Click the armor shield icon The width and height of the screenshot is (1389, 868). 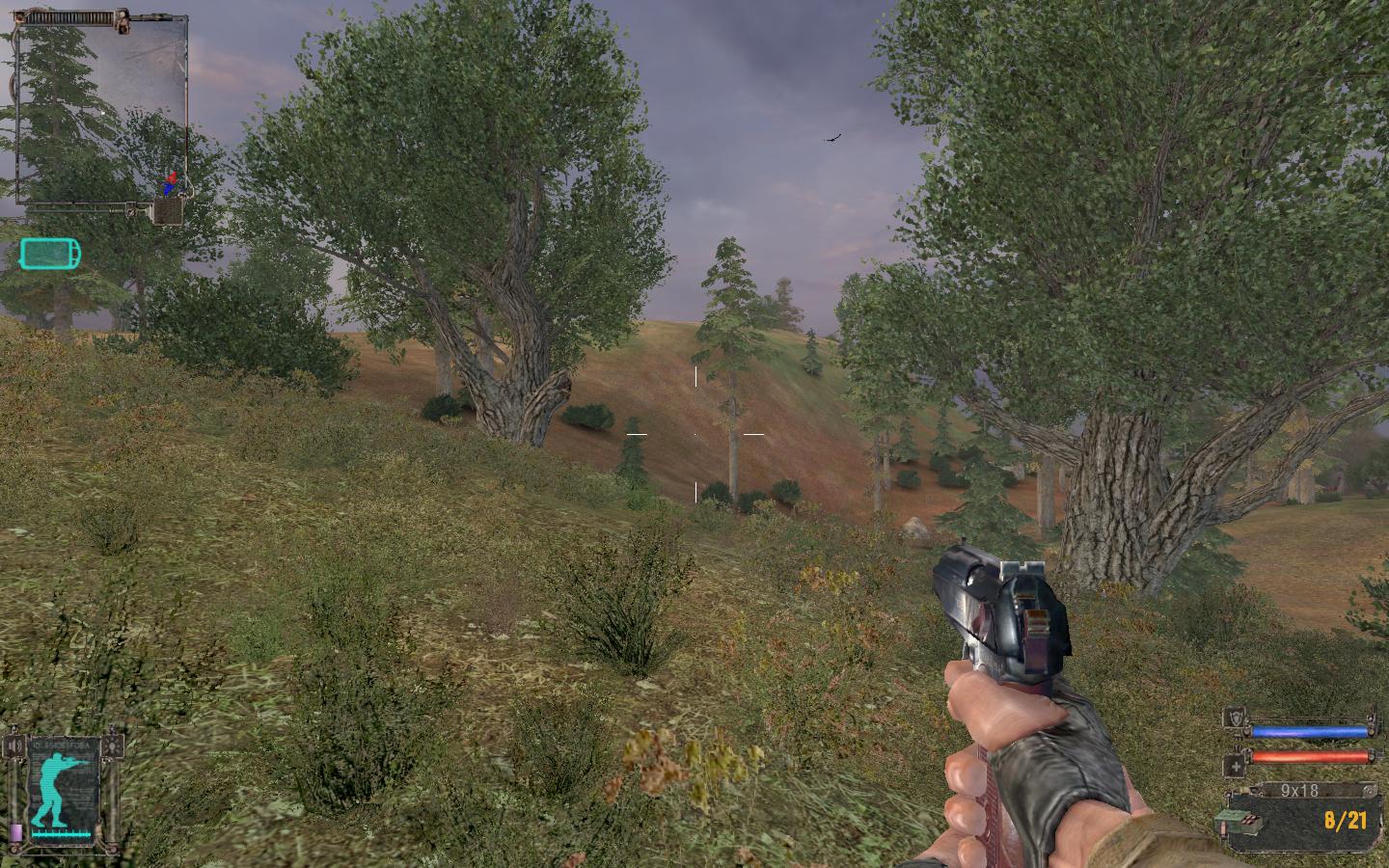pos(1236,717)
